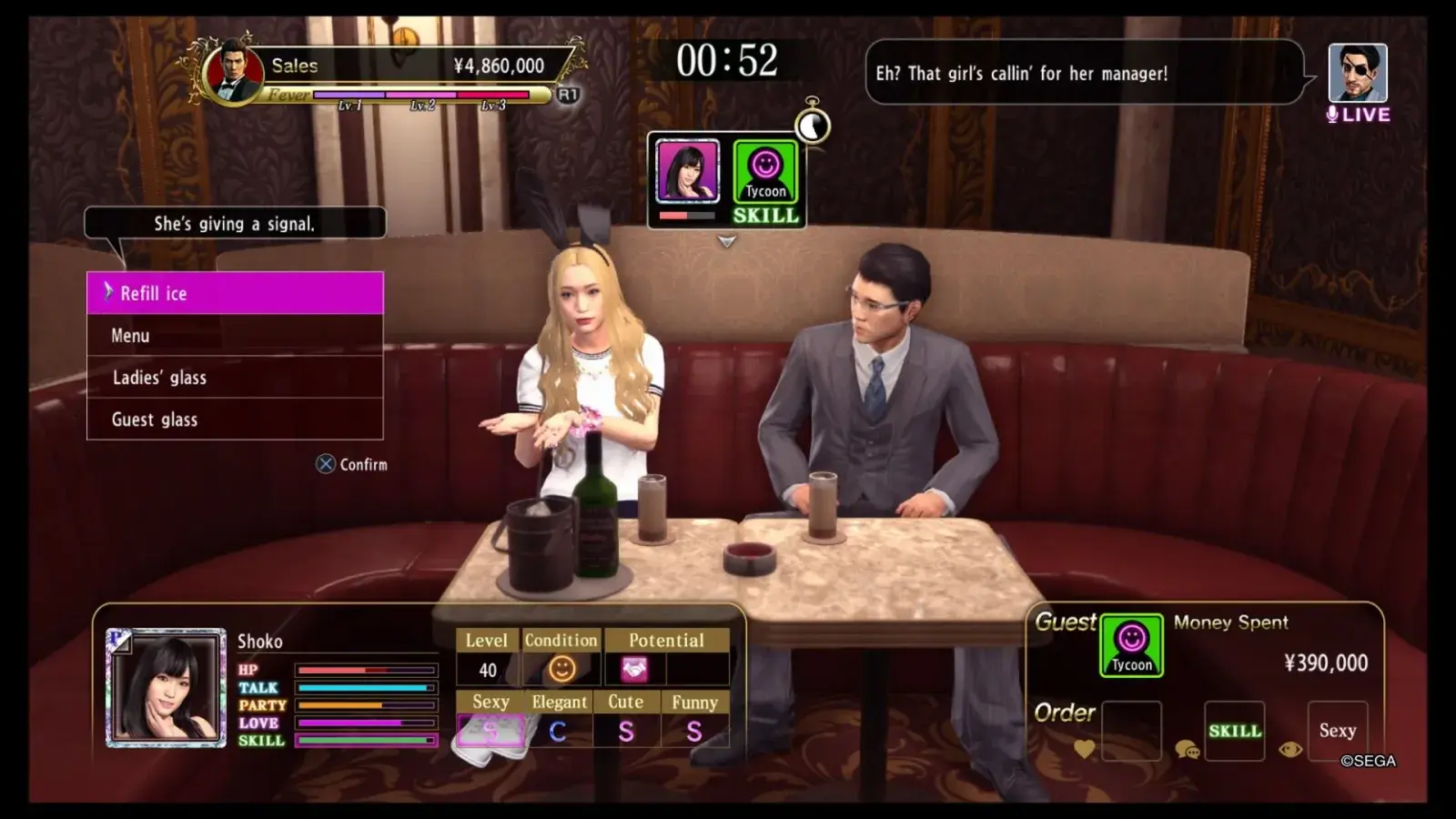Click the smiley Condition icon
This screenshot has width=1456, height=819.
tap(561, 670)
